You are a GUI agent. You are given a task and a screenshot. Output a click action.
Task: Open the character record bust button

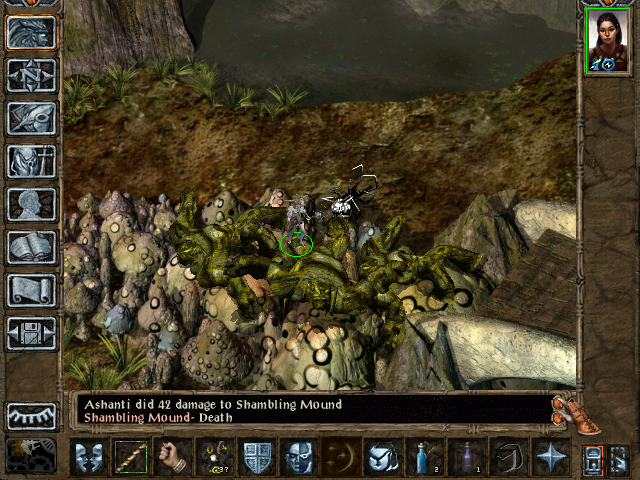(x=31, y=204)
